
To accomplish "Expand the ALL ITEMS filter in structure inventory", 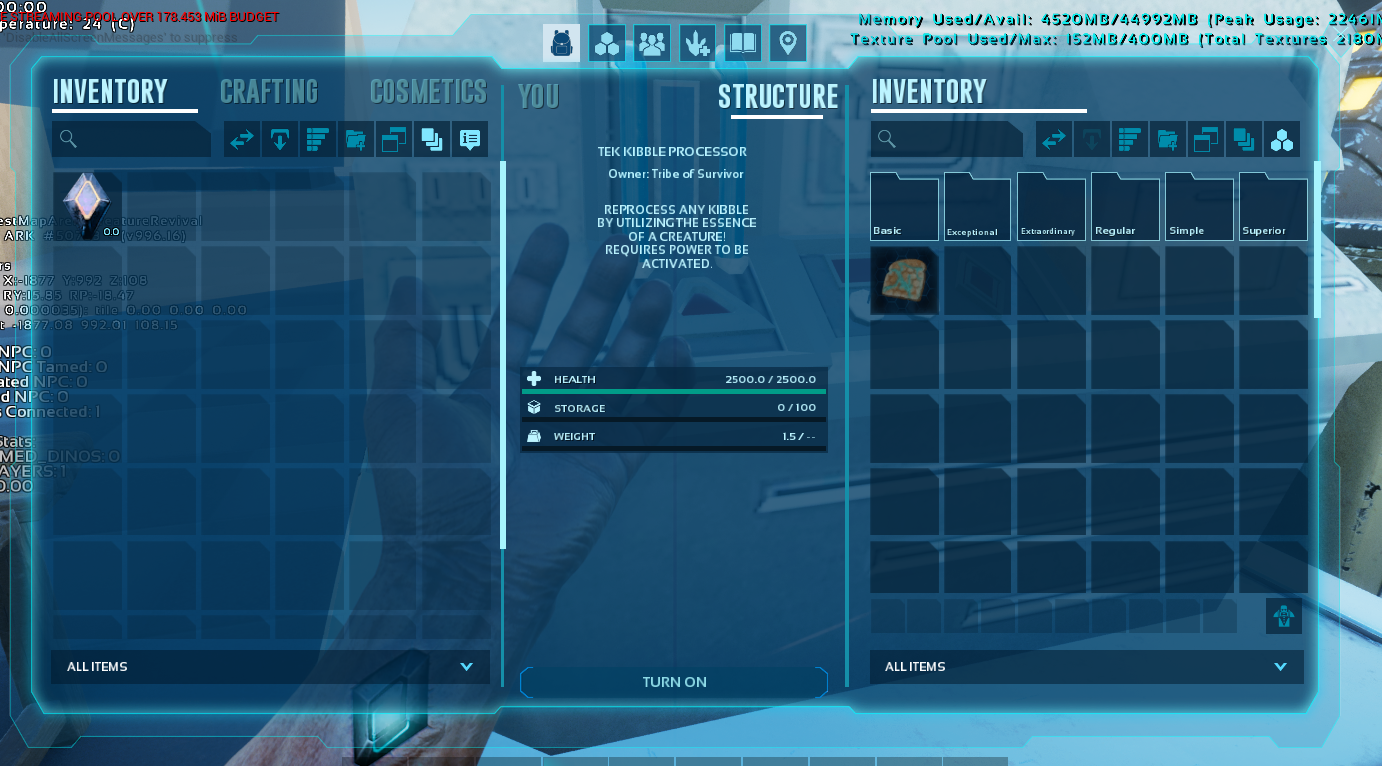I will [1086, 667].
